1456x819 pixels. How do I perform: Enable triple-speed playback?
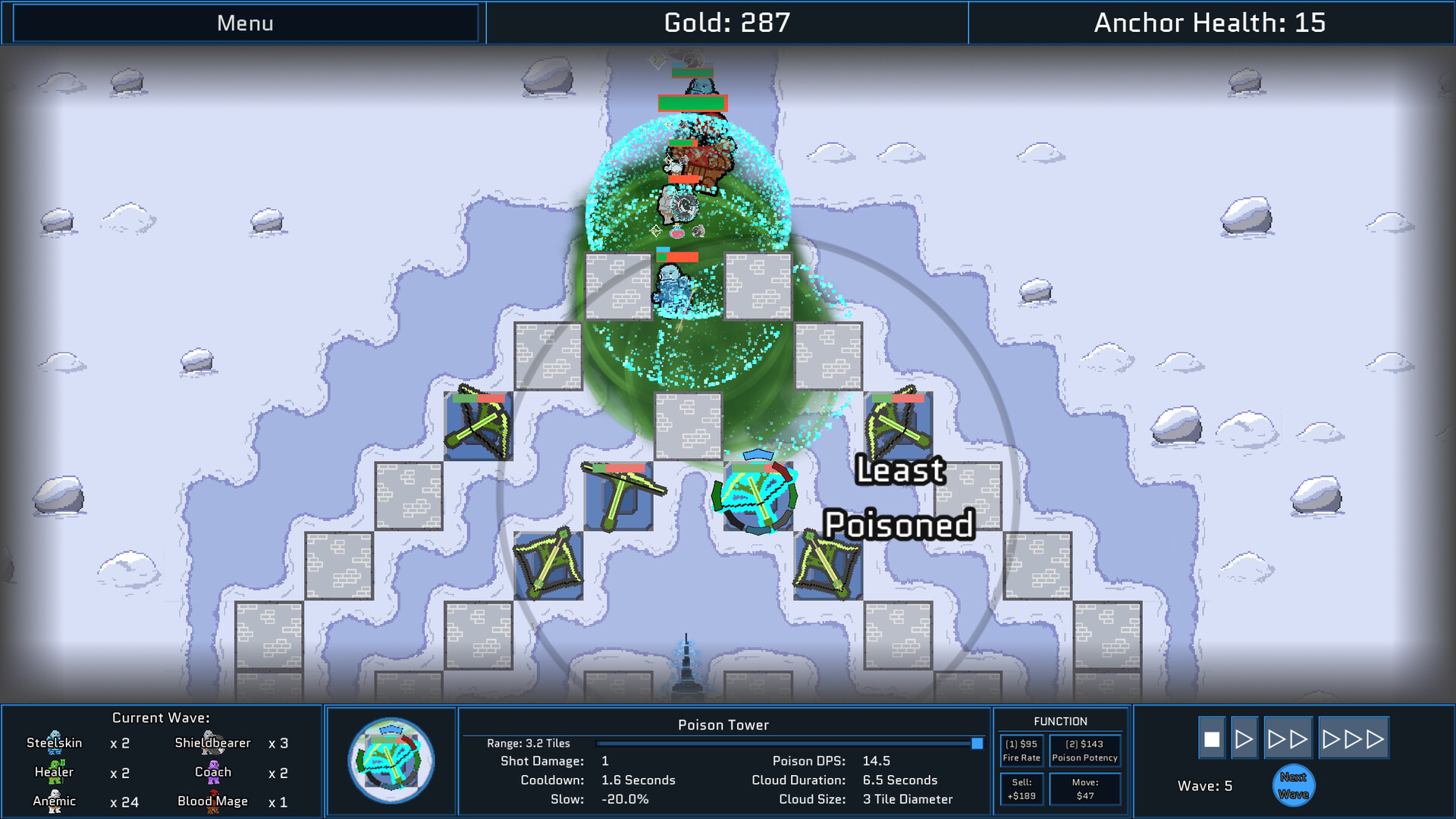pyautogui.click(x=1354, y=736)
